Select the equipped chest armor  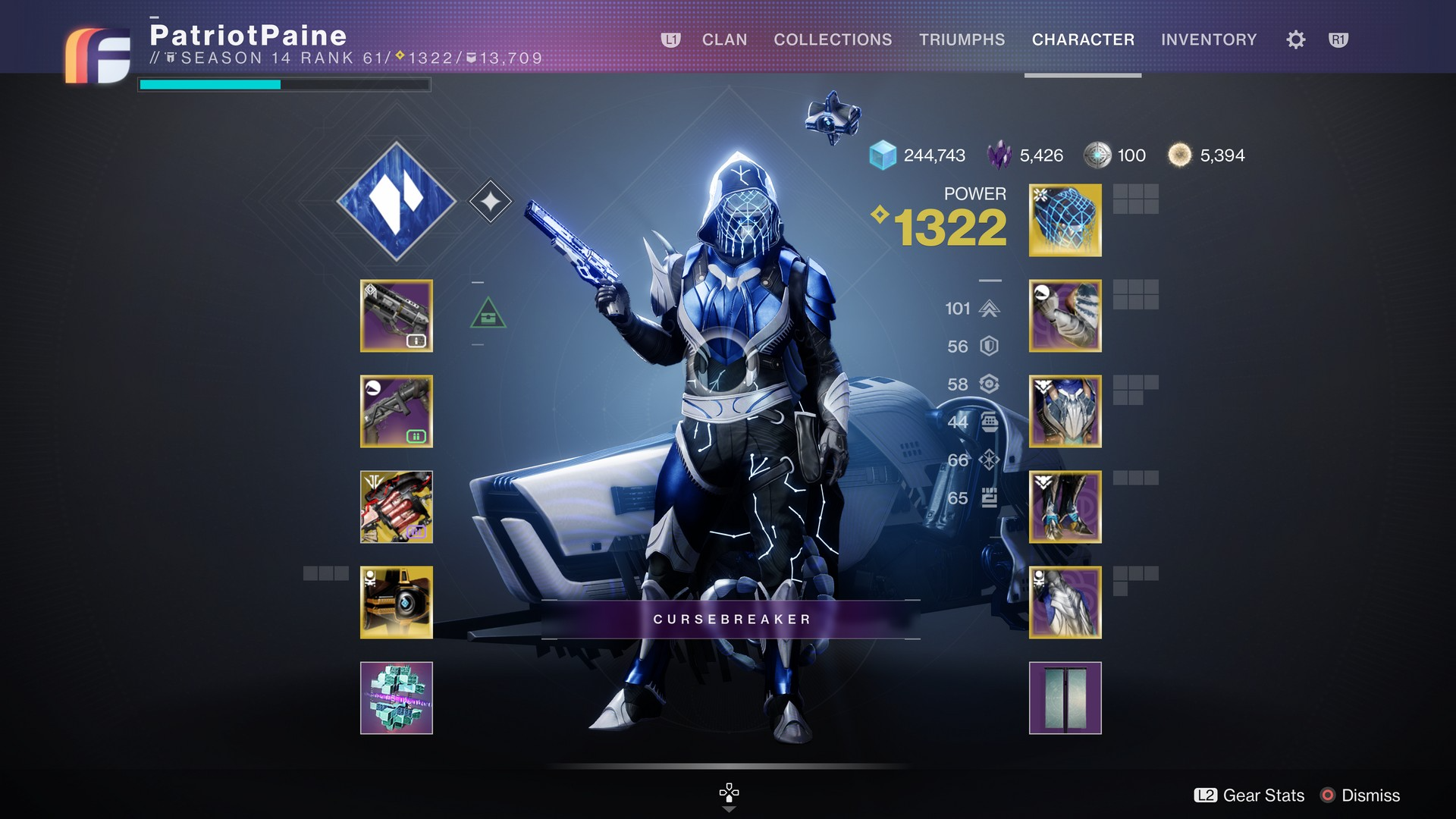pyautogui.click(x=1065, y=411)
